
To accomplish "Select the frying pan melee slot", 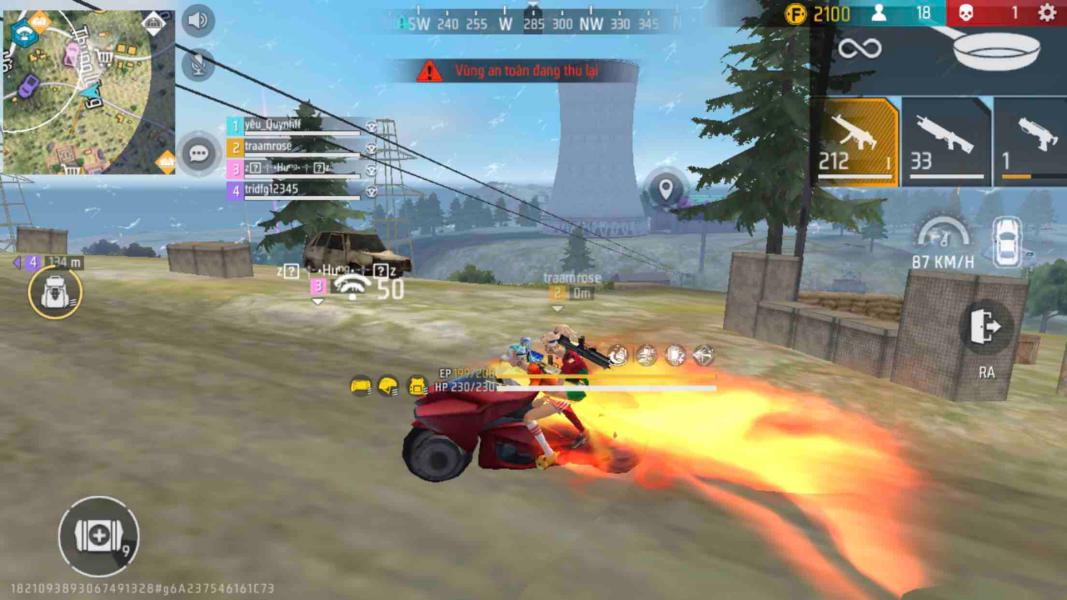I will 996,48.
